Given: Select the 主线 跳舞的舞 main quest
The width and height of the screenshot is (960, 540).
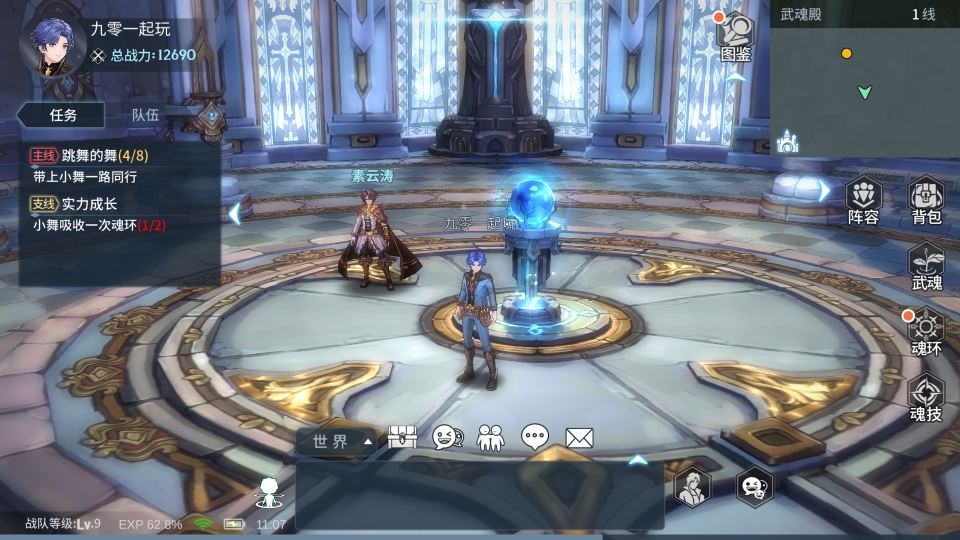Looking at the screenshot, I should tap(90, 165).
